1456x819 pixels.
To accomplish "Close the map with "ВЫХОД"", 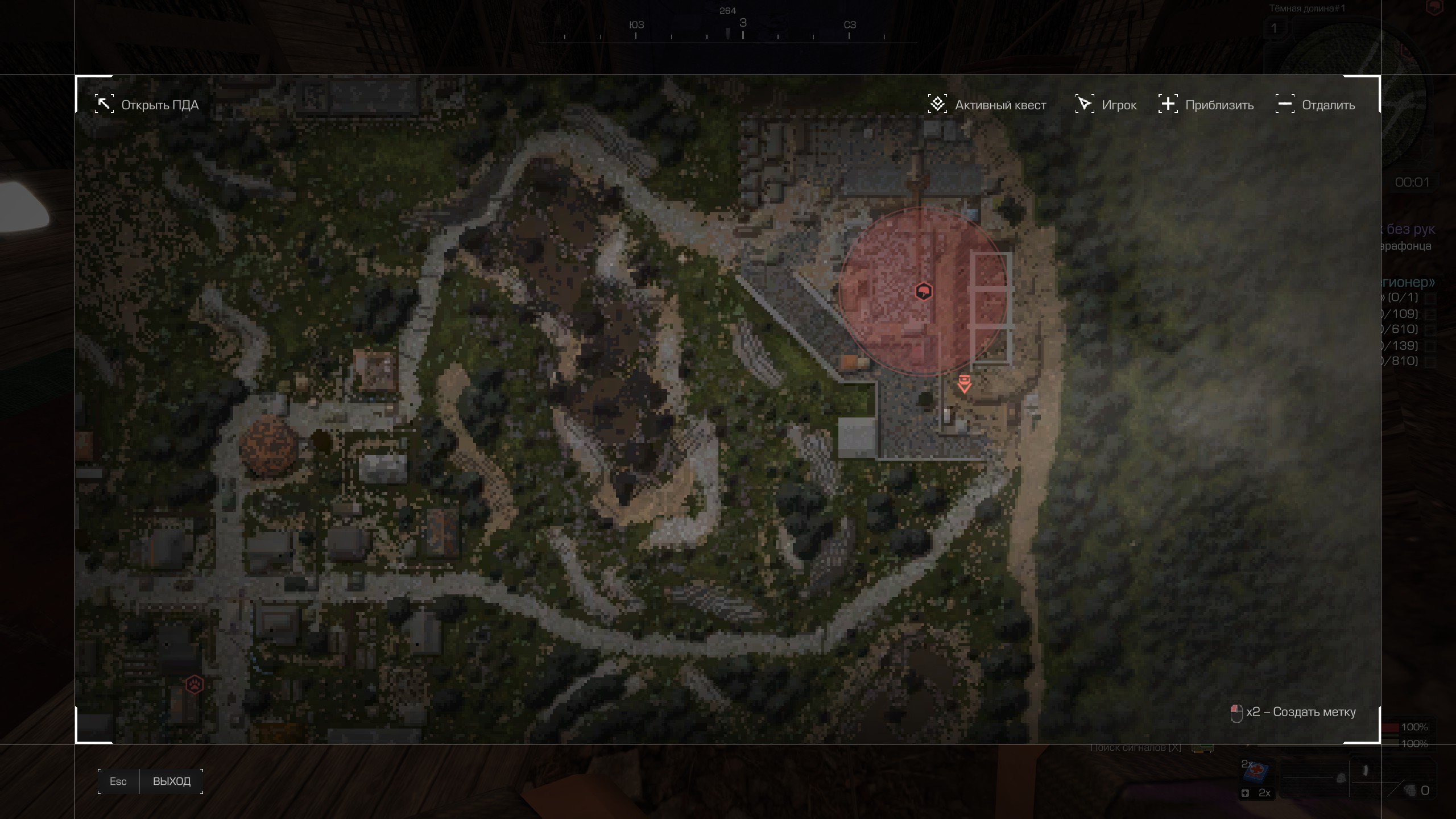I will tap(171, 781).
